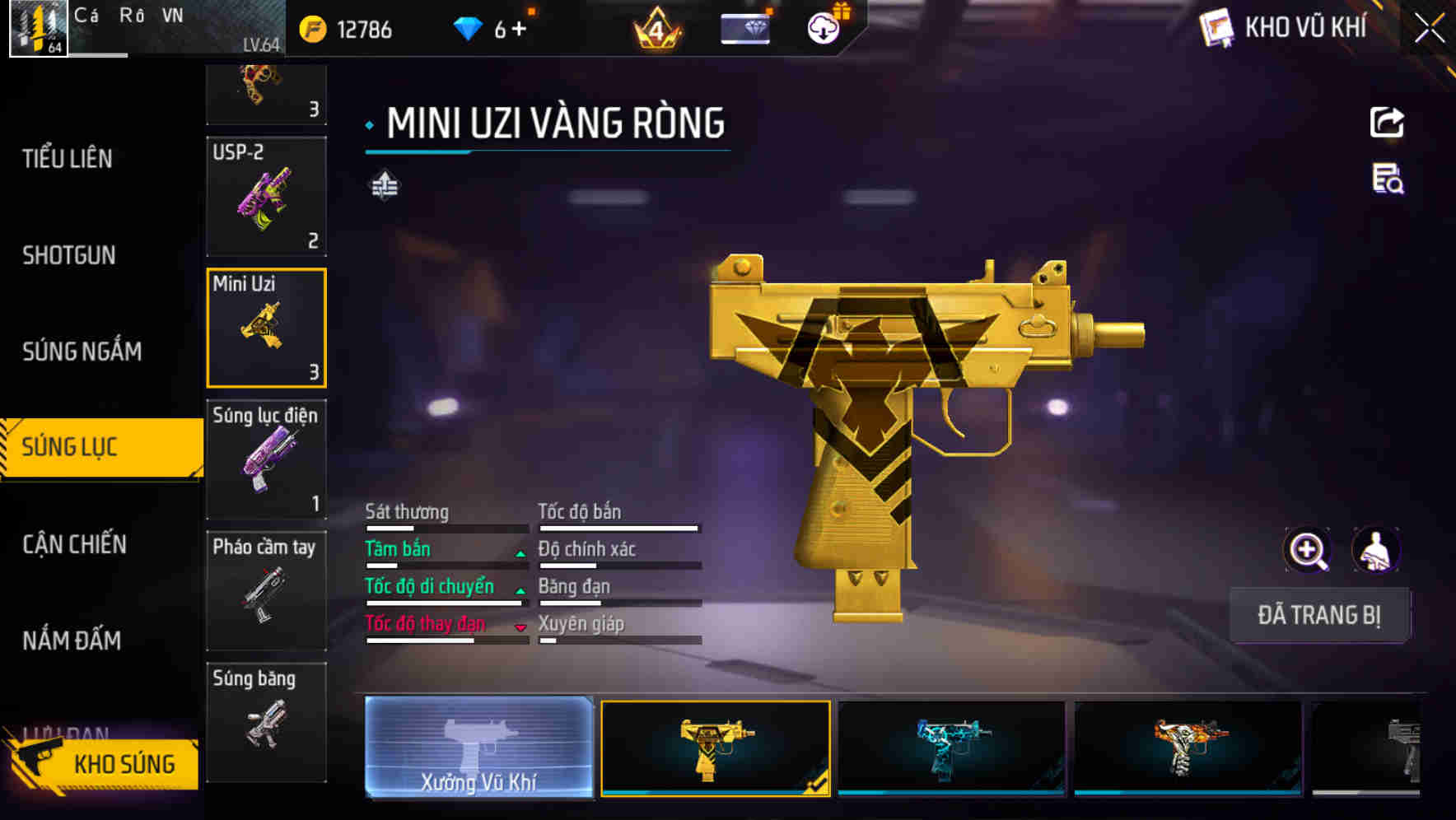Preview the skin on character icon
The image size is (1456, 820).
(x=1375, y=550)
